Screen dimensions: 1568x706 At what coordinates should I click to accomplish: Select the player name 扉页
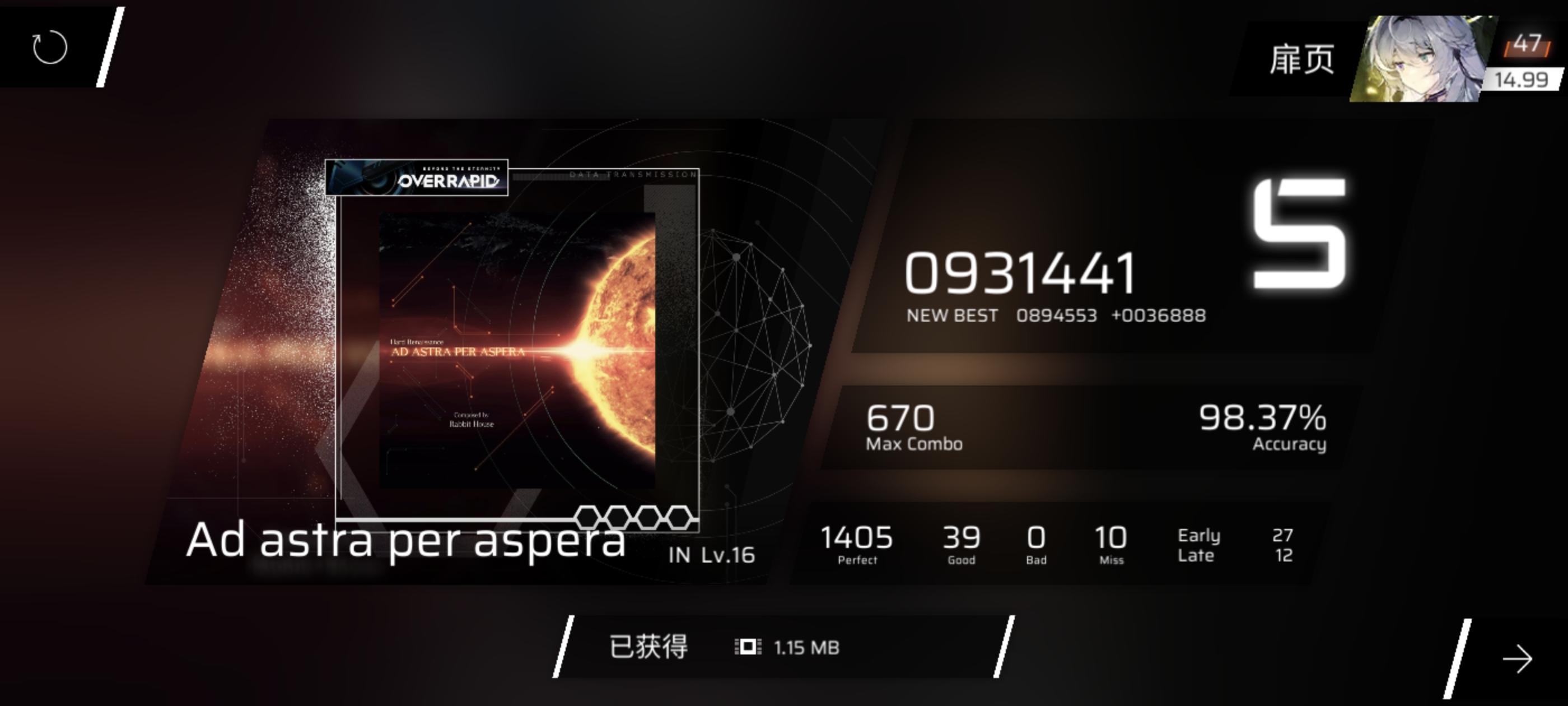click(1303, 58)
